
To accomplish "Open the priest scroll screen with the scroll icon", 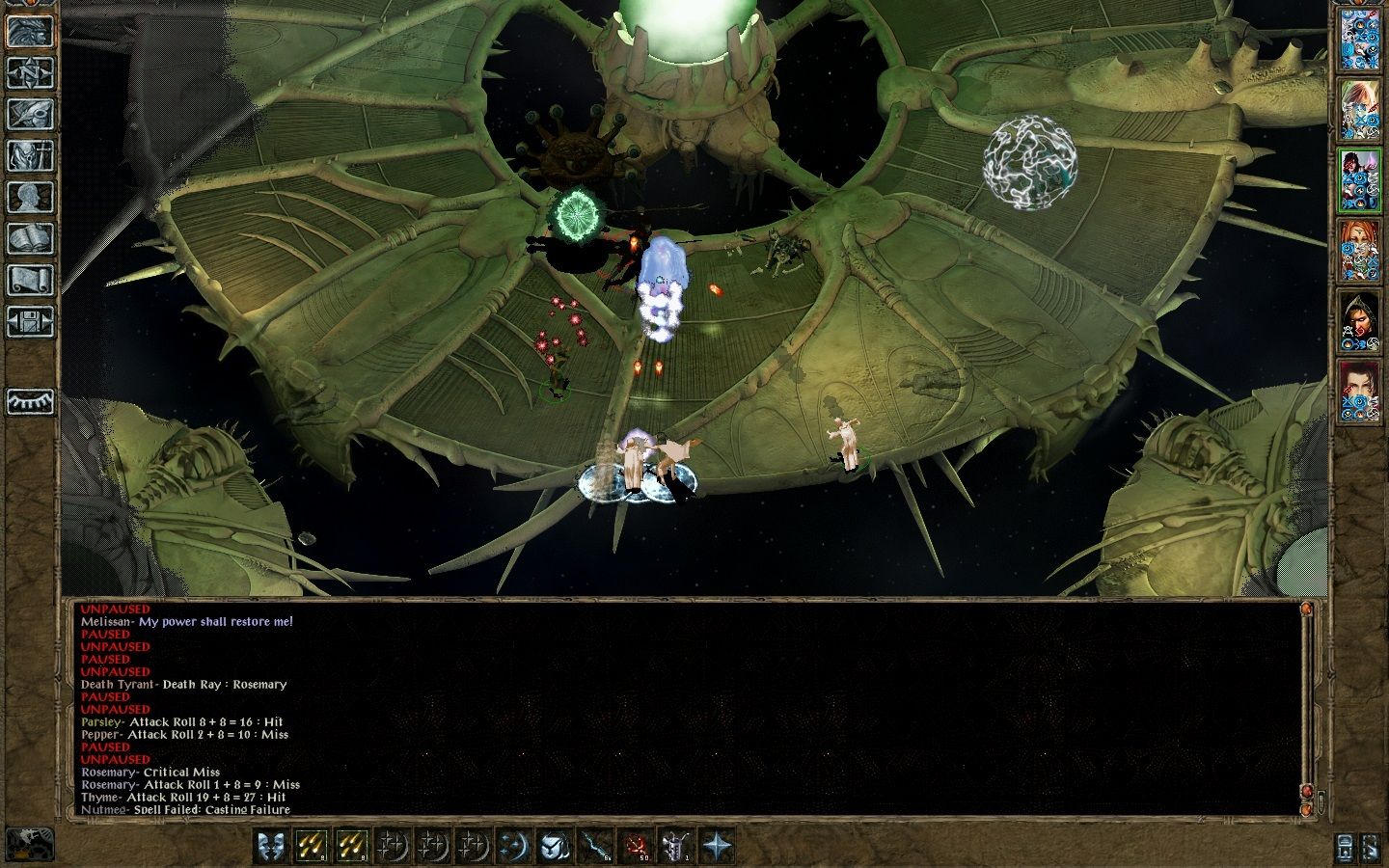I will point(30,280).
